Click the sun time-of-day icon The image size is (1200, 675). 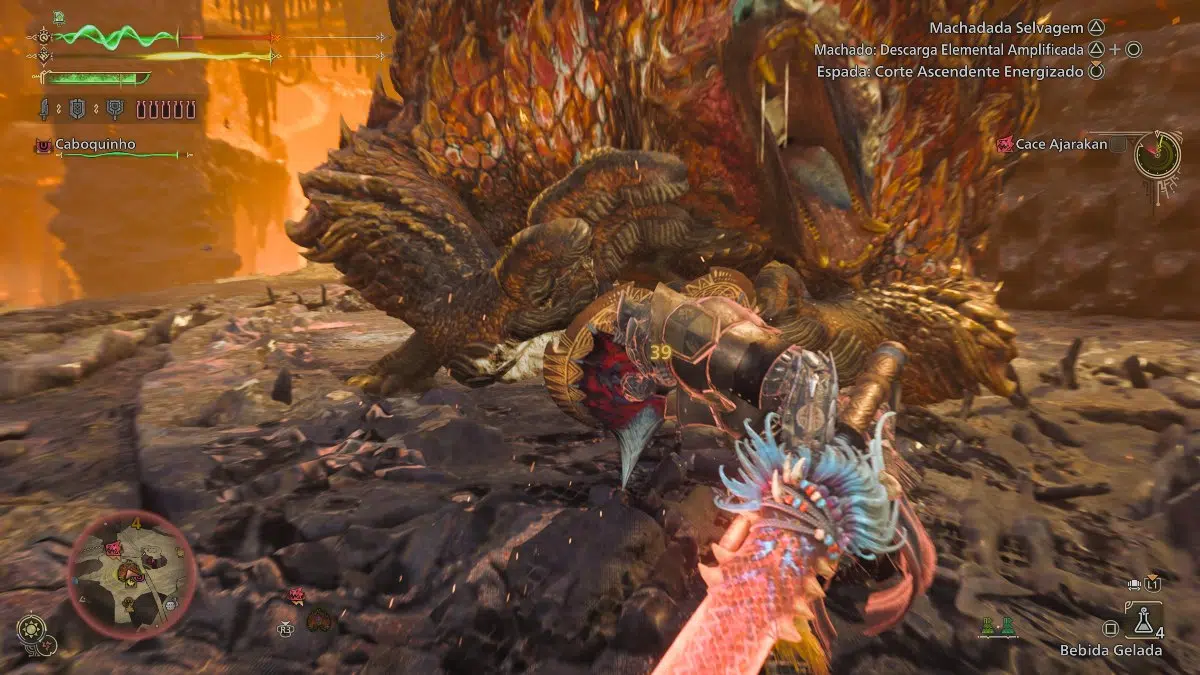(x=31, y=630)
